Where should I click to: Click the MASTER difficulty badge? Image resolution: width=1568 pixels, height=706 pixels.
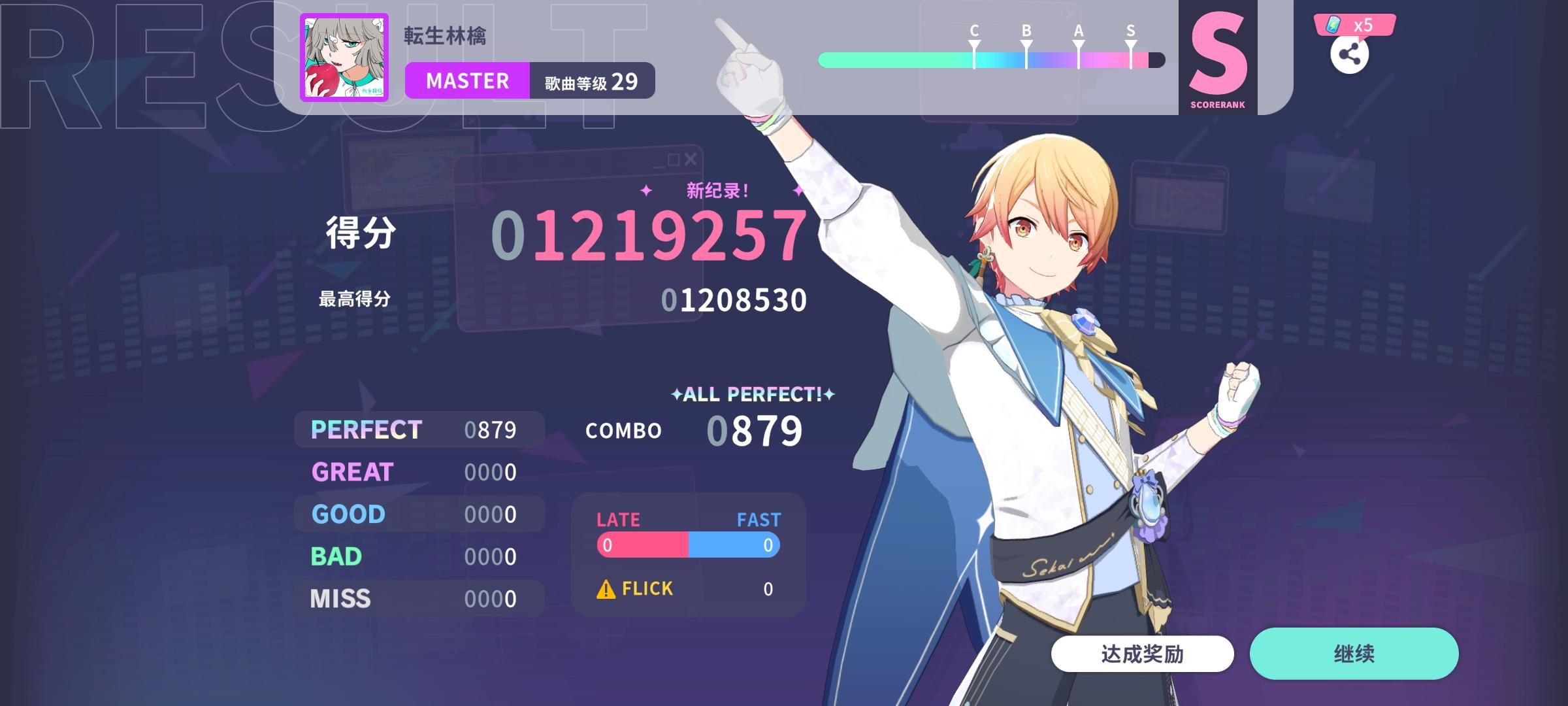pos(466,80)
